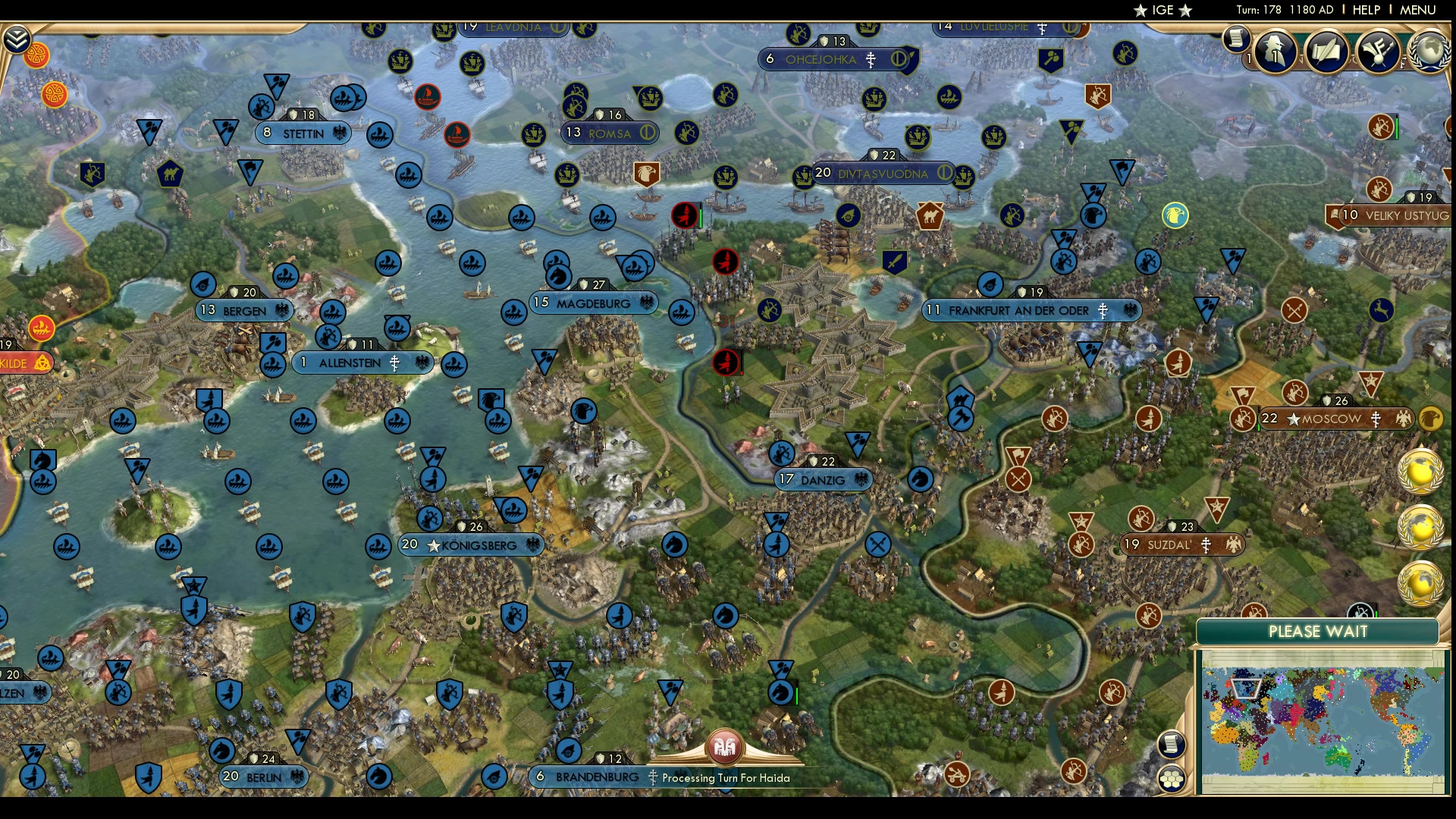Select the yellow eagle city-state ring icon
This screenshot has height=819, width=1456.
(x=1175, y=215)
